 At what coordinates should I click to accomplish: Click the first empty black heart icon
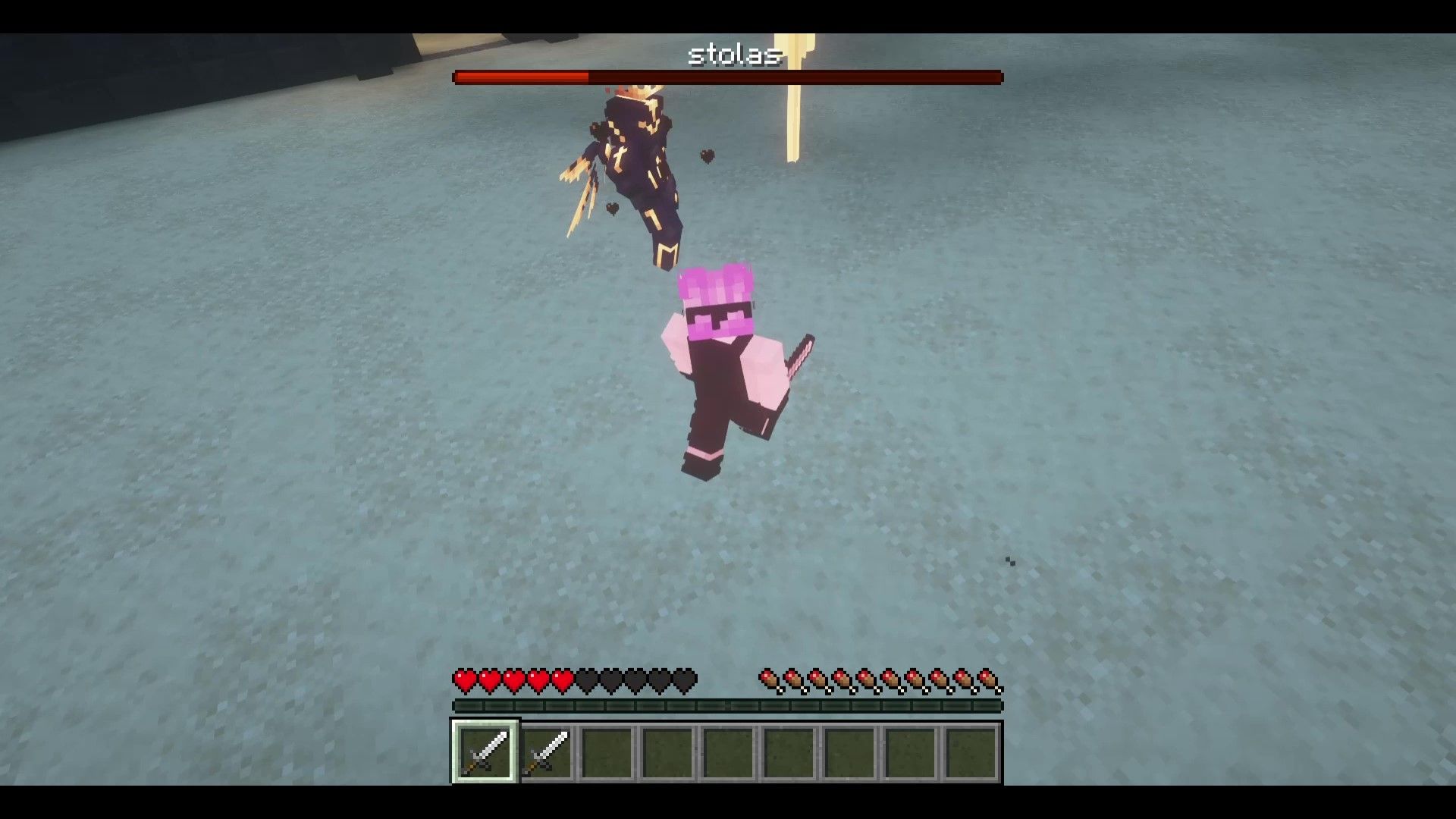(x=585, y=680)
